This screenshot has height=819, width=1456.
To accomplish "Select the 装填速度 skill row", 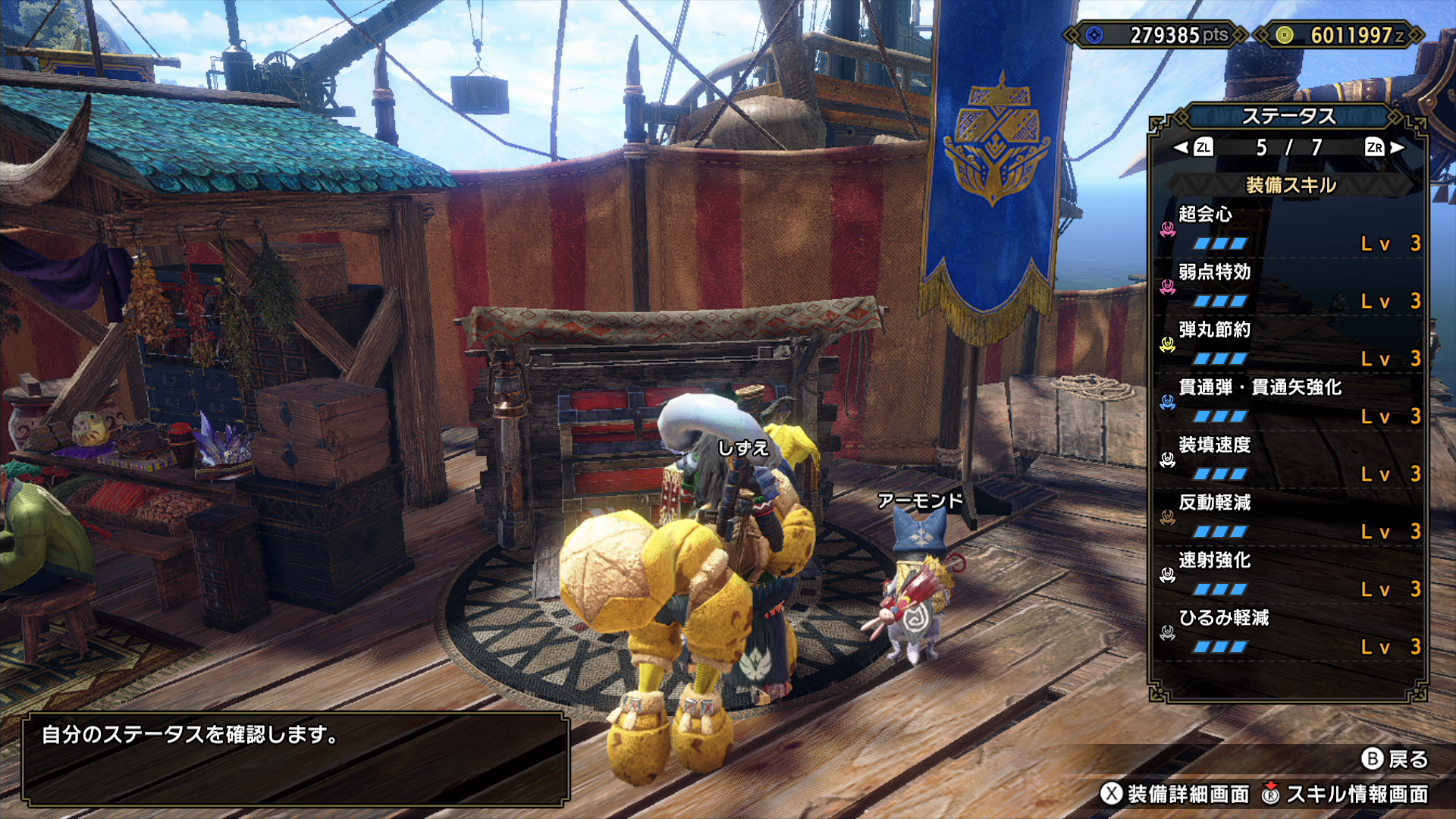I will tap(1289, 460).
